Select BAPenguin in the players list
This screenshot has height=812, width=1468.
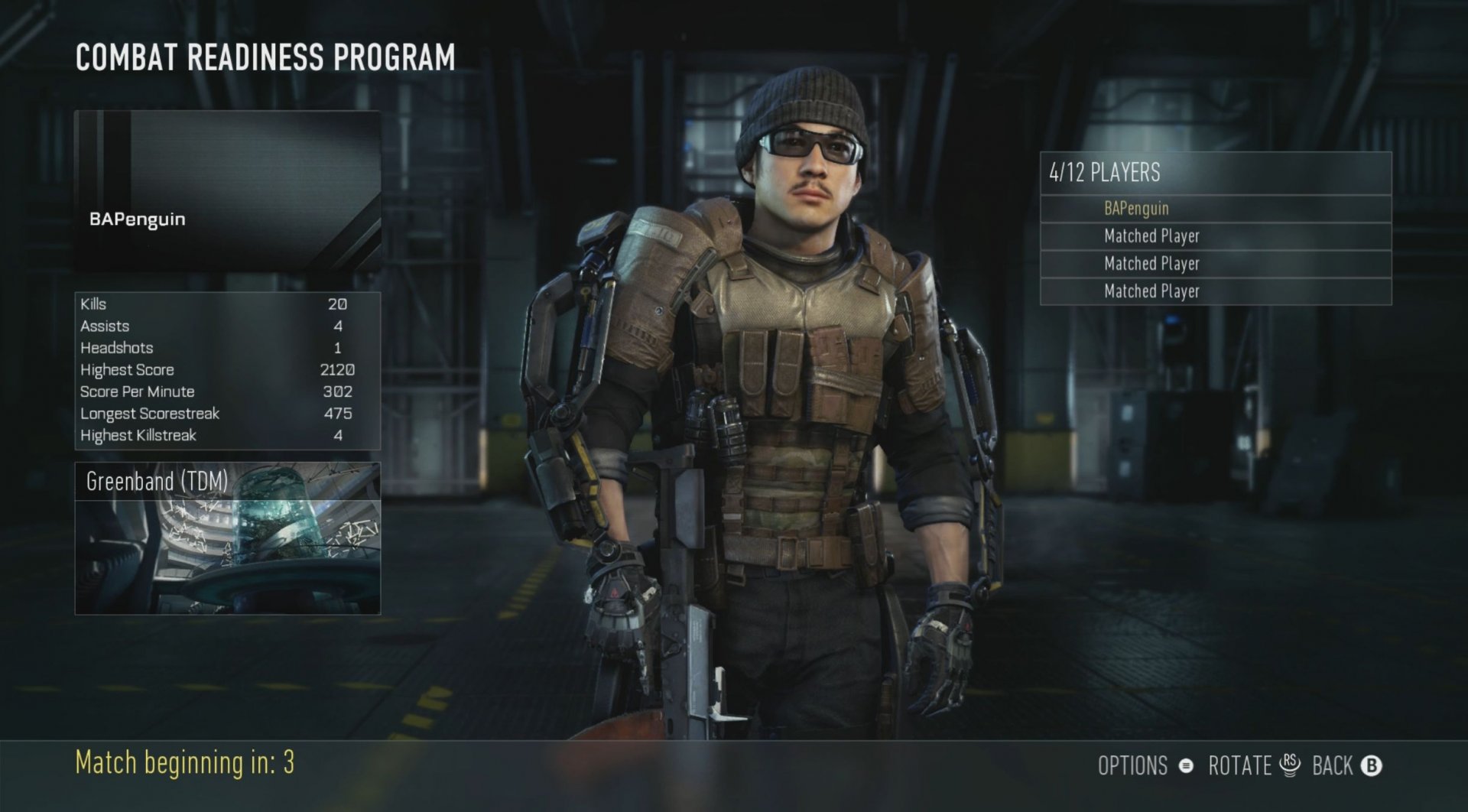pos(1214,209)
